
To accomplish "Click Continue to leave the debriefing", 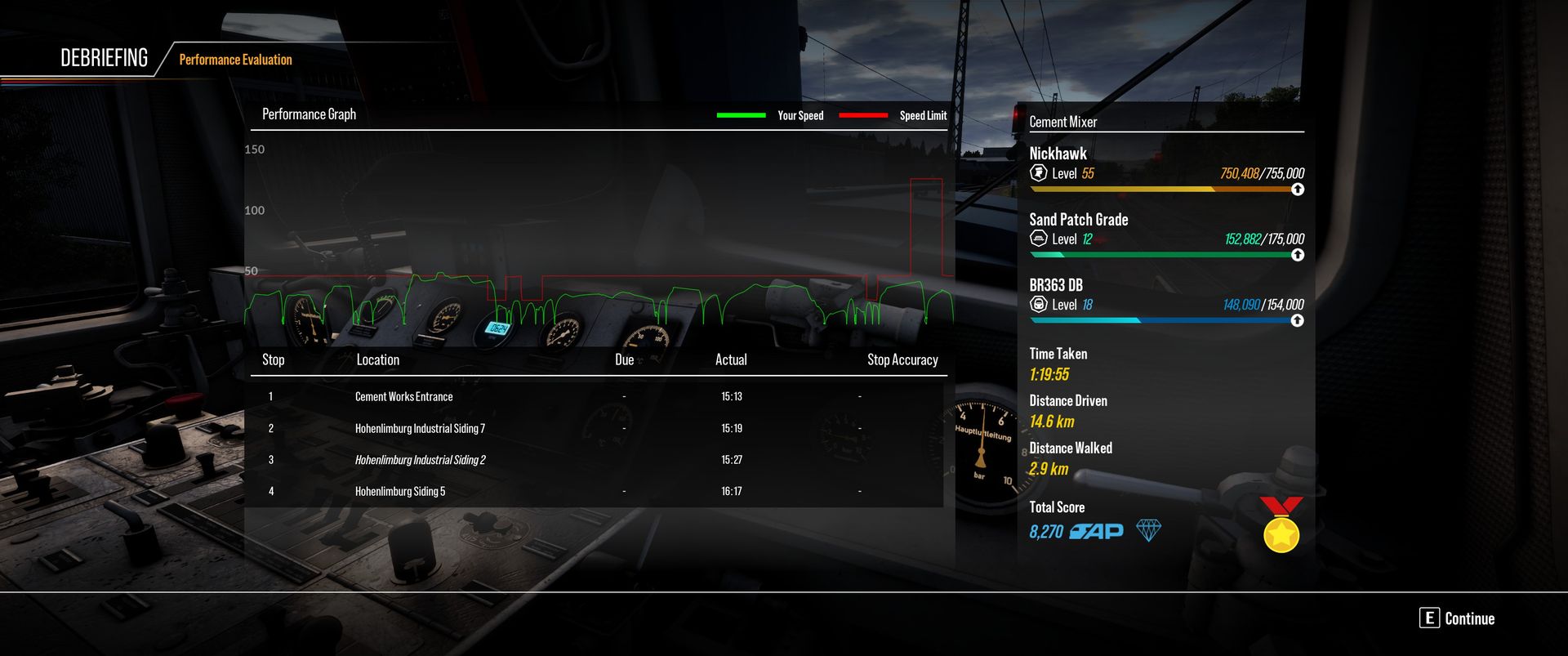I will 1458,618.
